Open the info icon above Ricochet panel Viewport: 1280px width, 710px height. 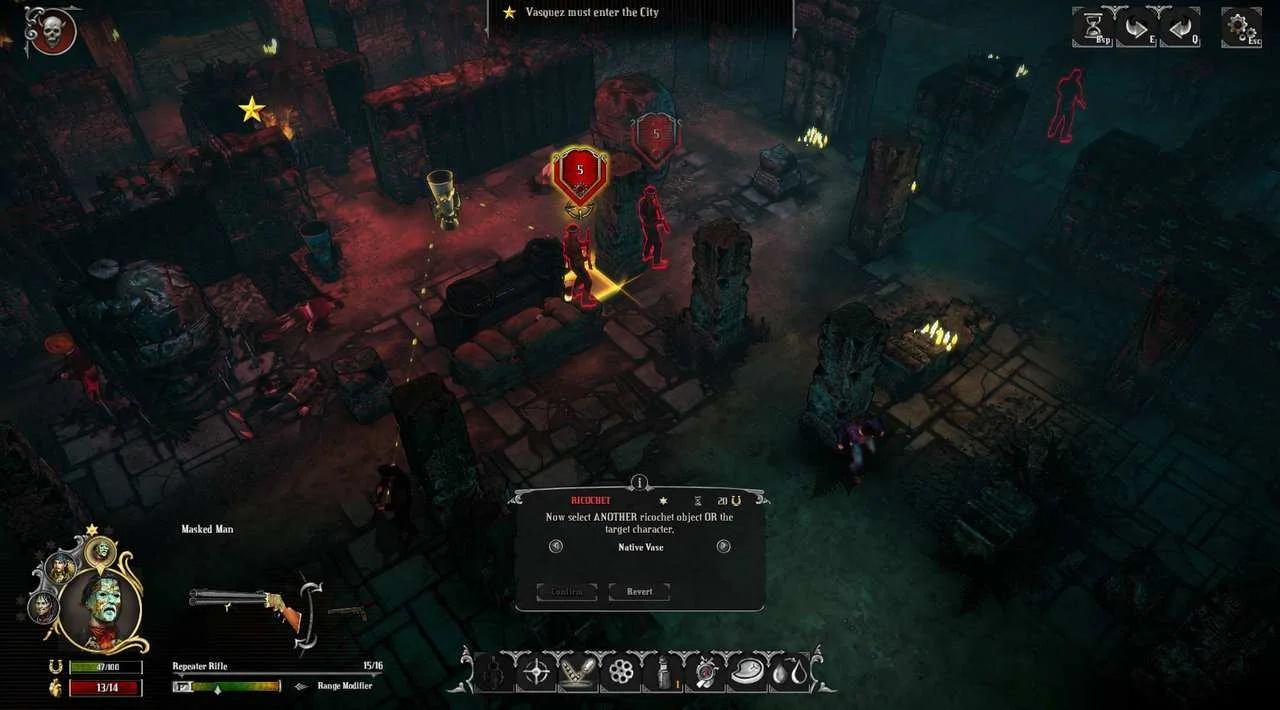640,483
